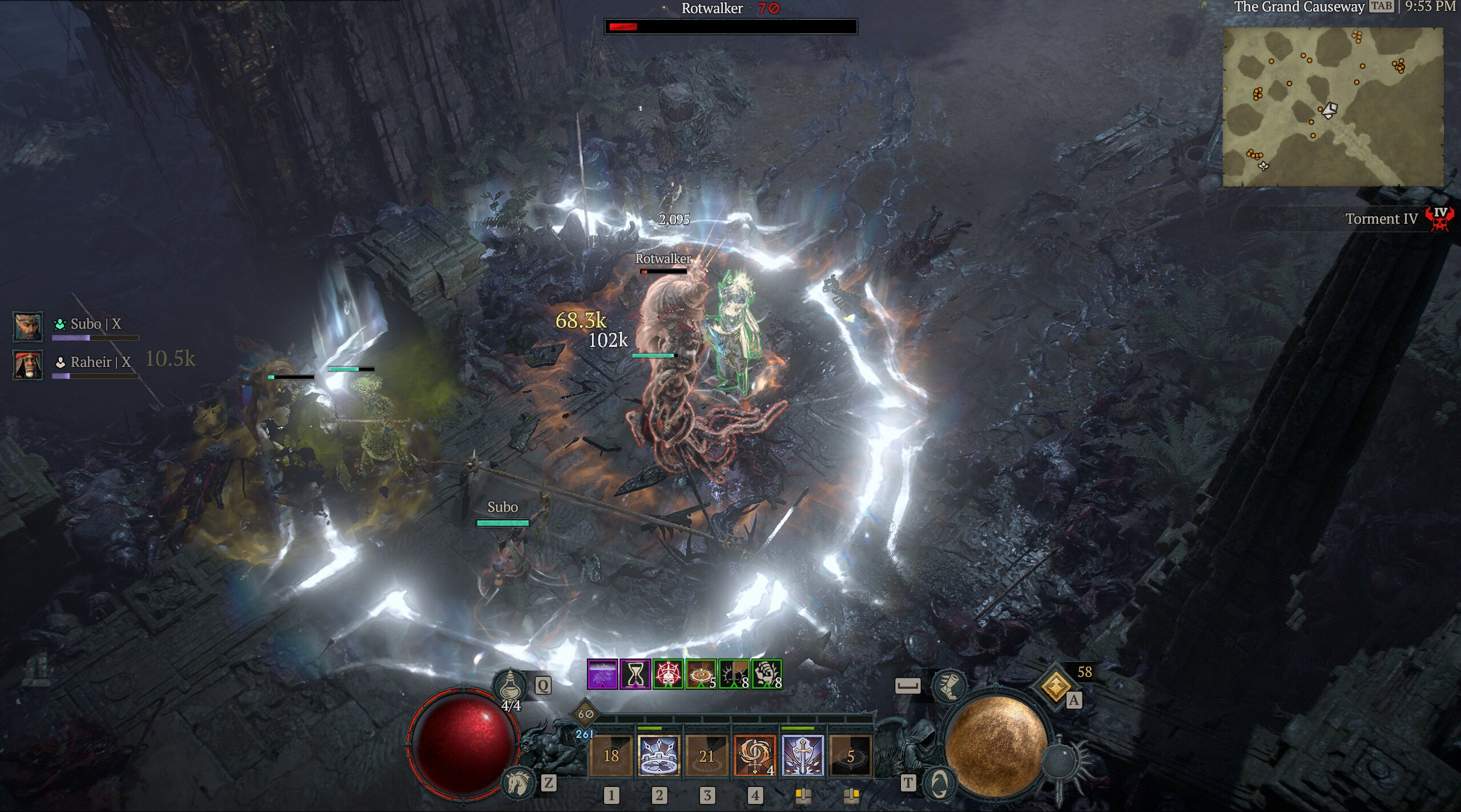Use the evade boot icon

[948, 686]
